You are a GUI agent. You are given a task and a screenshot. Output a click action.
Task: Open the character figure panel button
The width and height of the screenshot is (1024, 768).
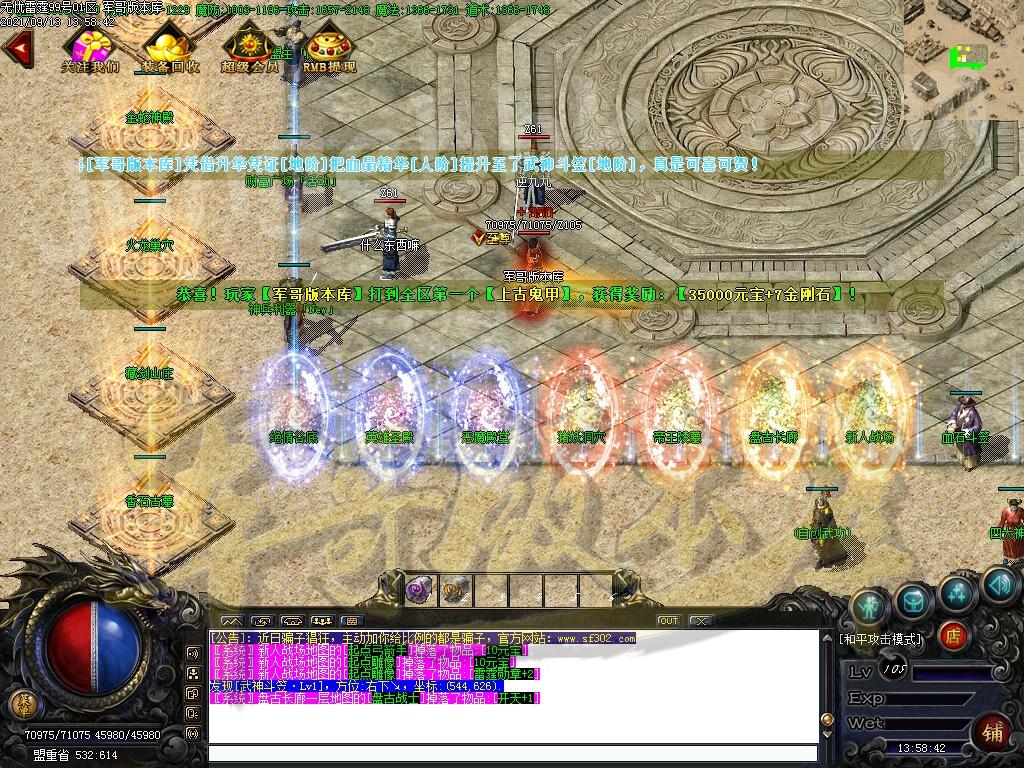tap(869, 605)
